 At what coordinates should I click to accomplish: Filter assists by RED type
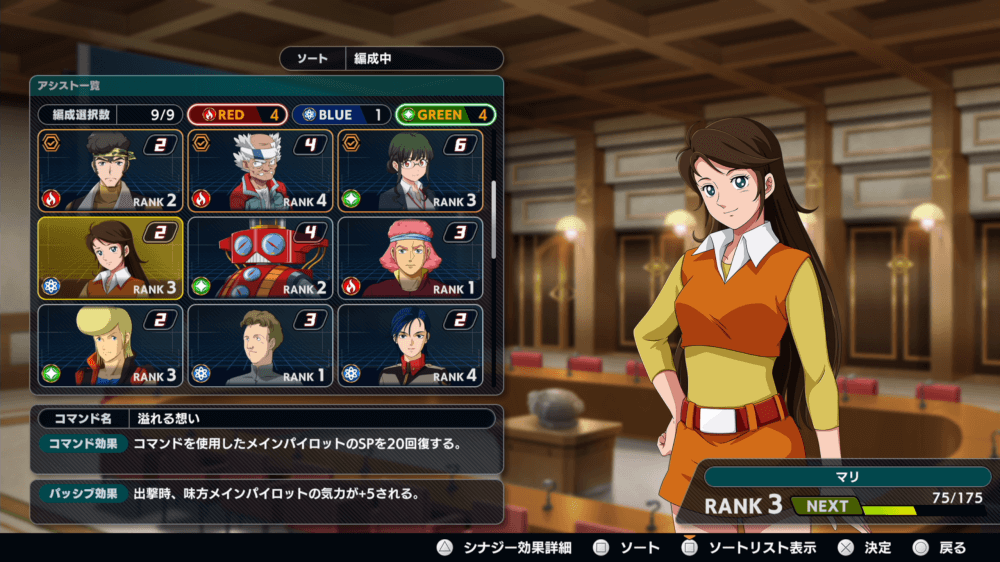(x=237, y=115)
